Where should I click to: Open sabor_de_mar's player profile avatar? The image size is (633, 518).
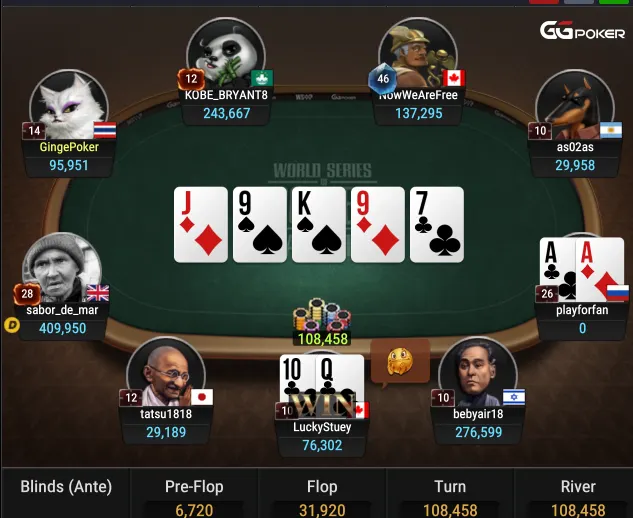pos(62,270)
